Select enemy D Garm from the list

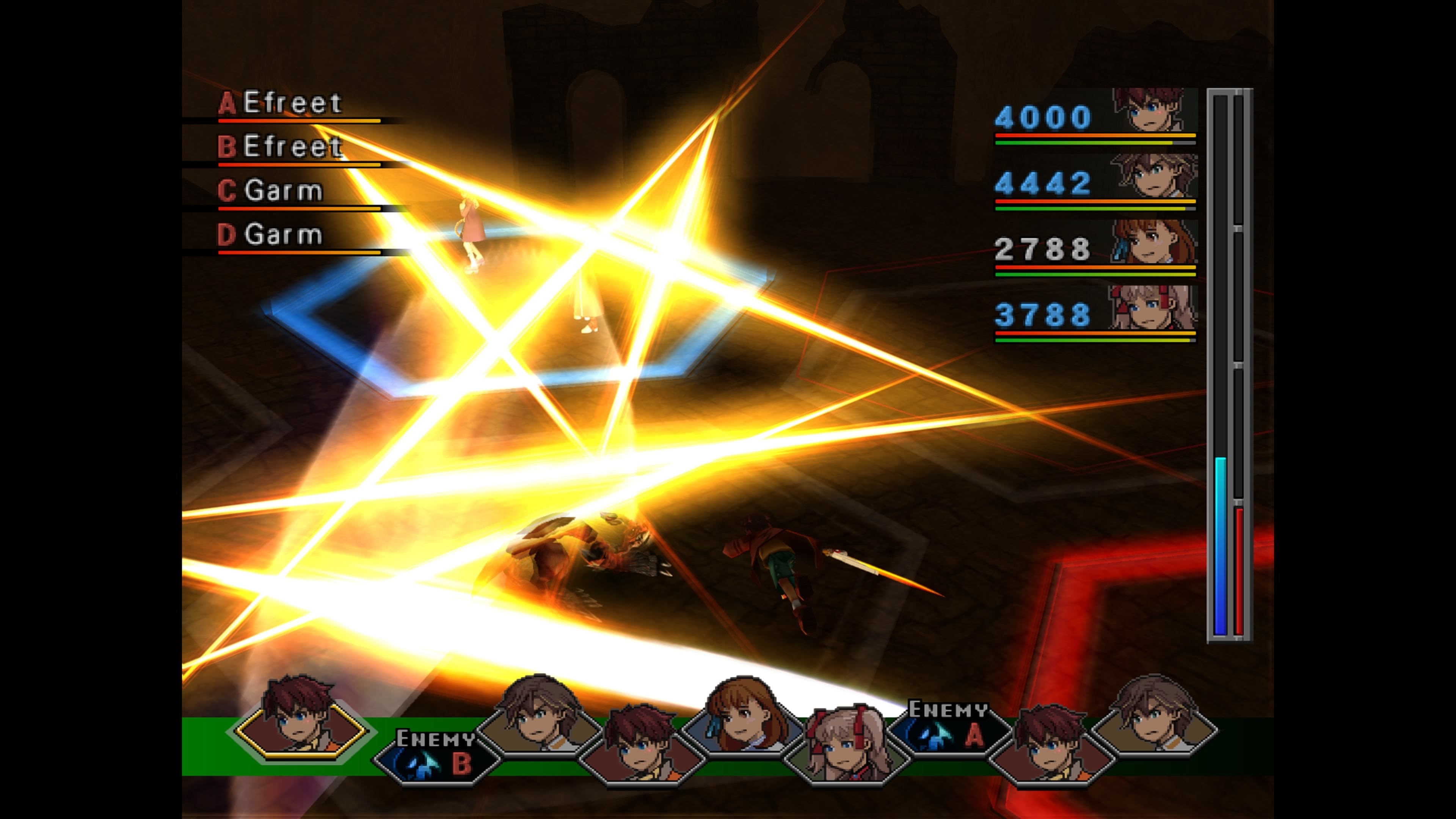[x=288, y=235]
